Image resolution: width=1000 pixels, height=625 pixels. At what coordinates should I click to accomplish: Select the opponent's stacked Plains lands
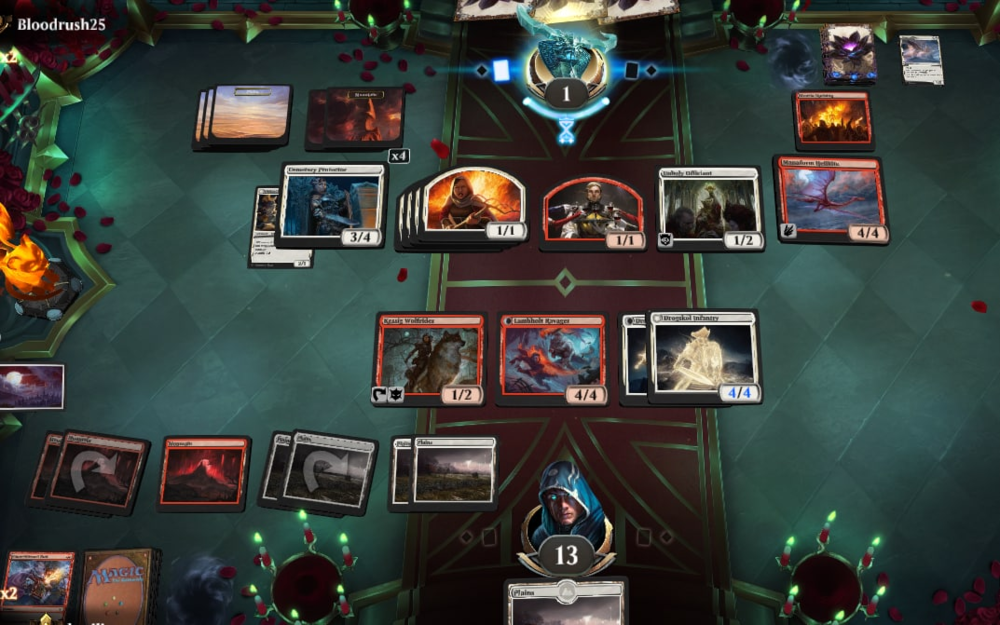coord(248,116)
